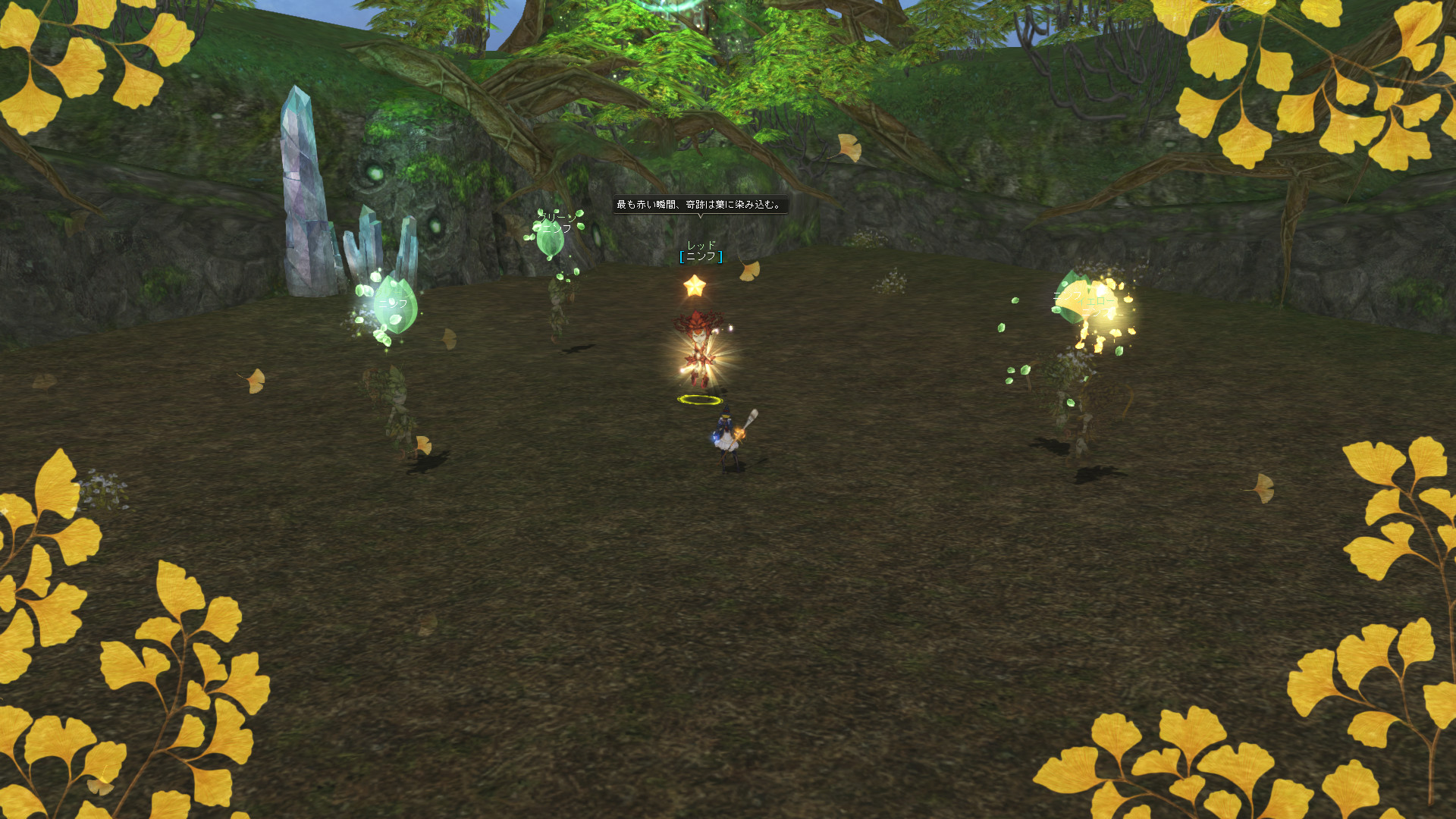The image size is (1456, 819).
Task: Select the レッド ニンフ nameplate
Action: pos(701,252)
